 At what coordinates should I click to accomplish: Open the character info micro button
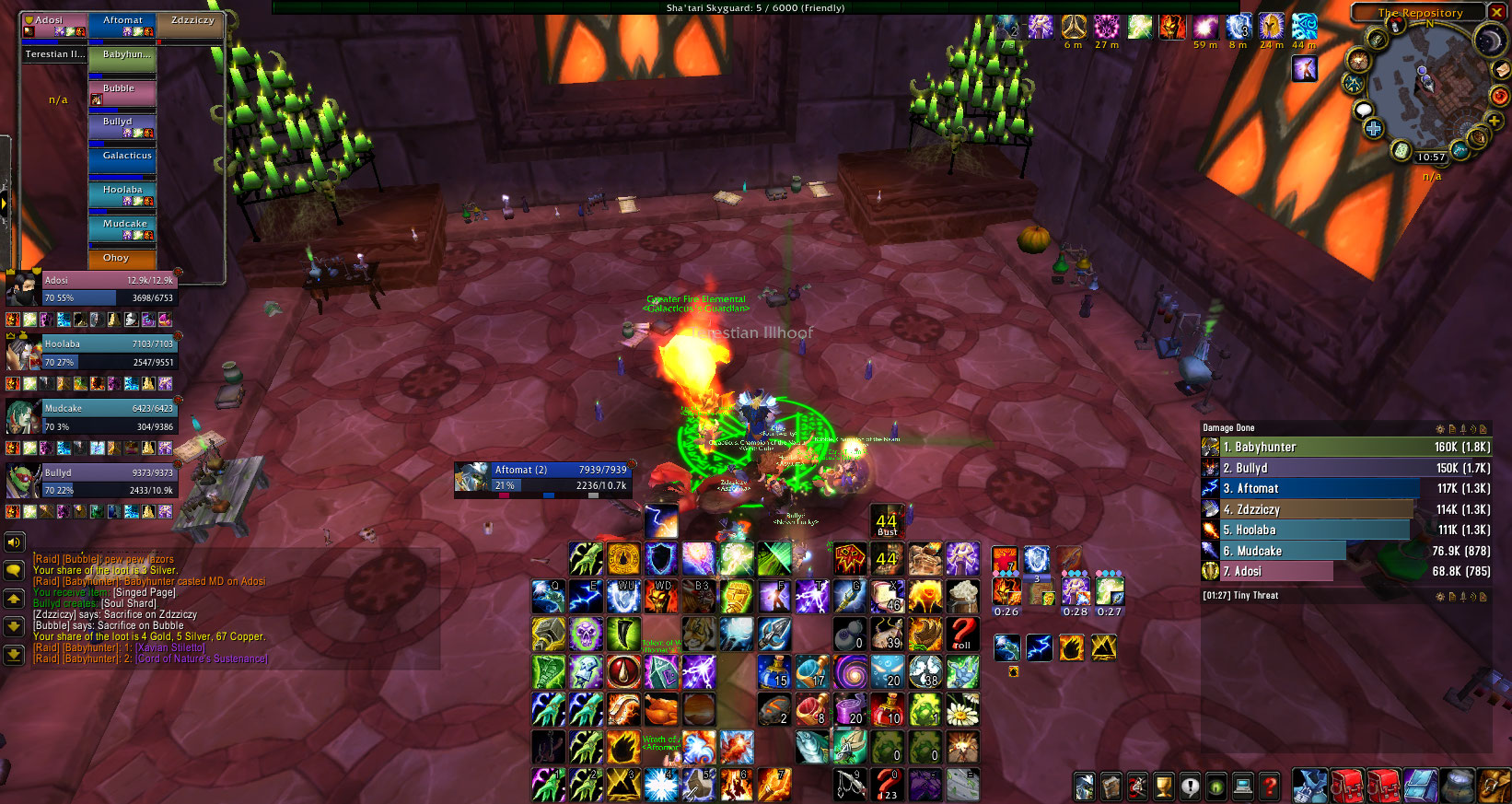coord(1085,787)
